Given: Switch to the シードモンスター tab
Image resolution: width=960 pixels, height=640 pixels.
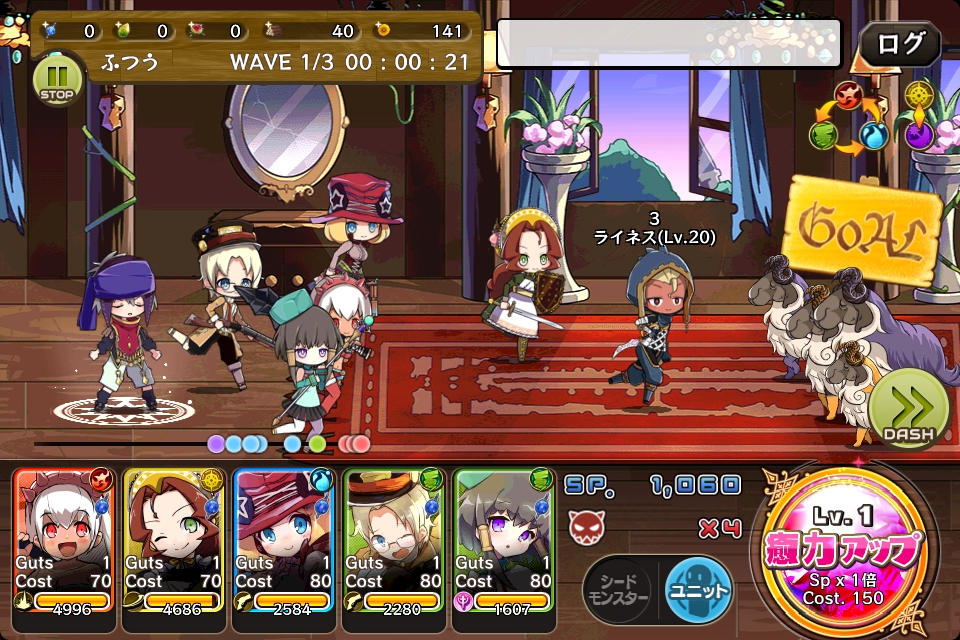Looking at the screenshot, I should tap(617, 589).
